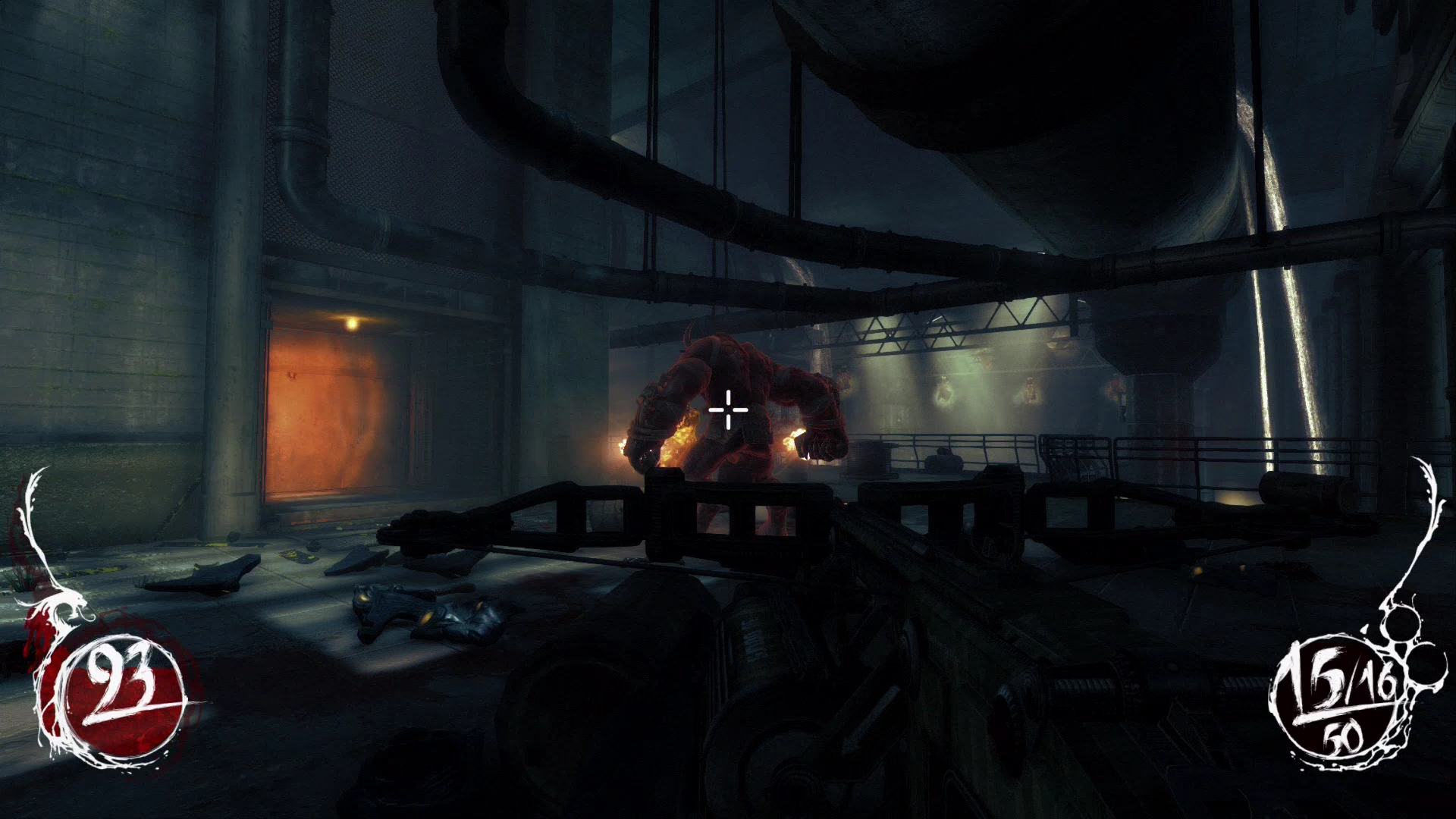The width and height of the screenshot is (1456, 819).
Task: Toggle the ceiling lamp above the doorway
Action: tap(351, 323)
